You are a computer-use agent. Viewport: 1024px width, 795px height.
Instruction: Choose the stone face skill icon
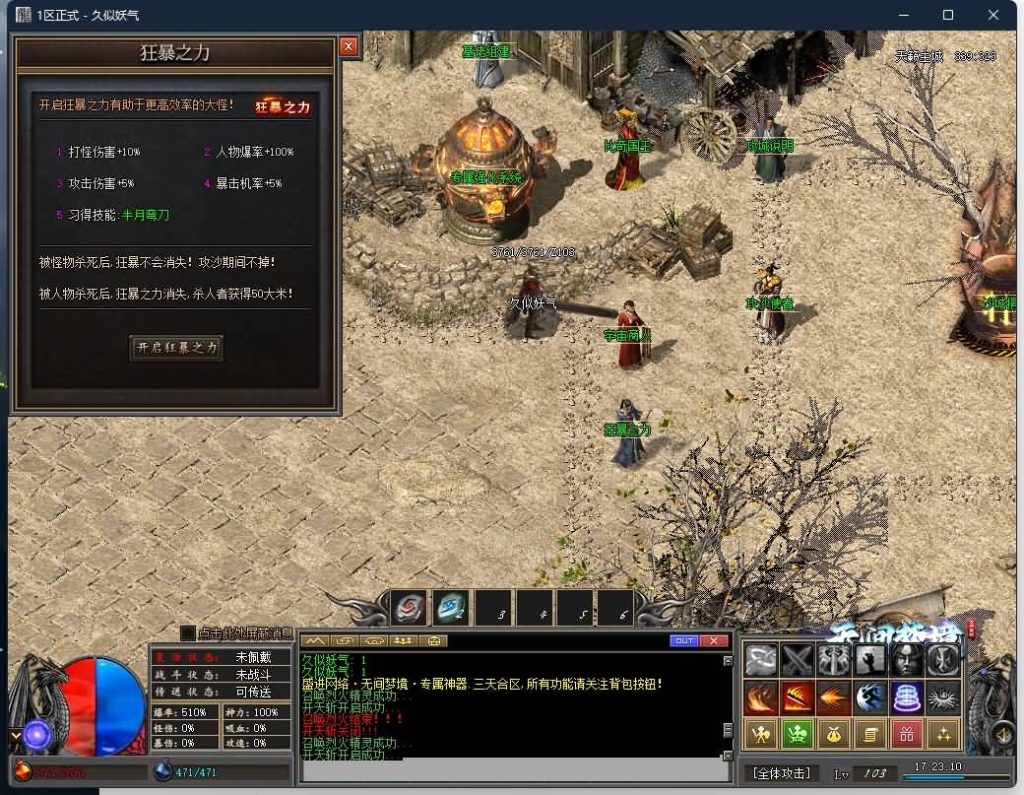[x=906, y=660]
